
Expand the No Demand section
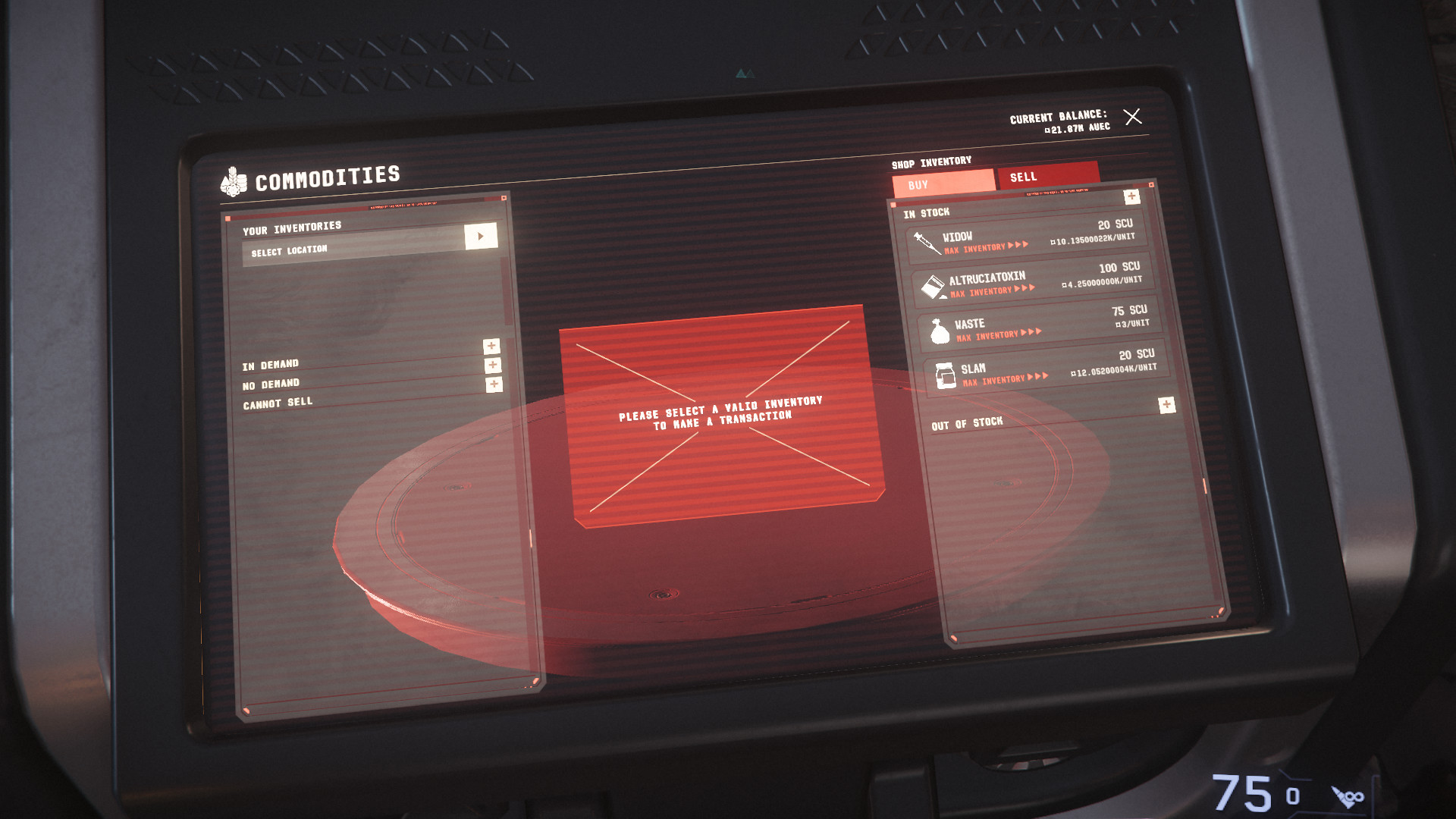click(493, 366)
